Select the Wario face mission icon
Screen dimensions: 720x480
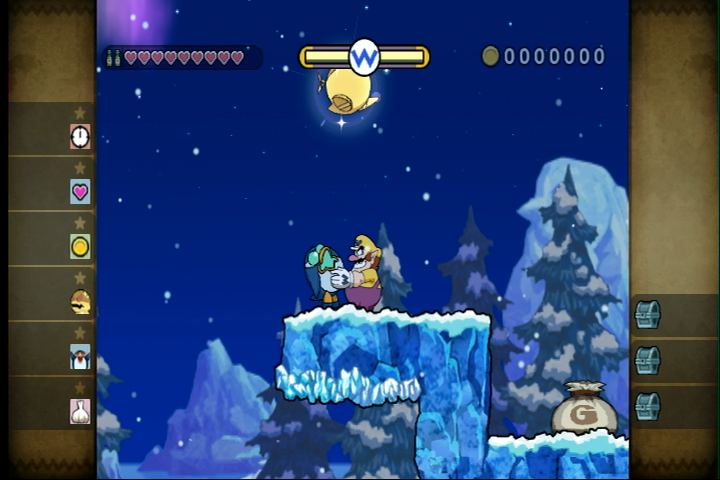(80, 301)
